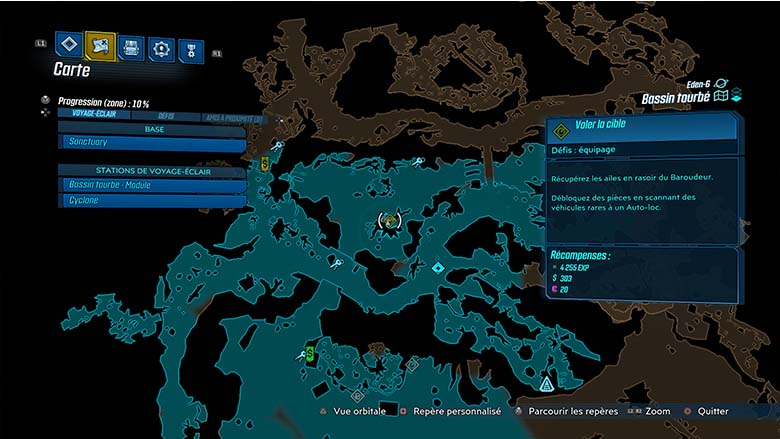This screenshot has height=439, width=780.
Task: Click the Voler la cible challenge header
Action: tap(640, 127)
